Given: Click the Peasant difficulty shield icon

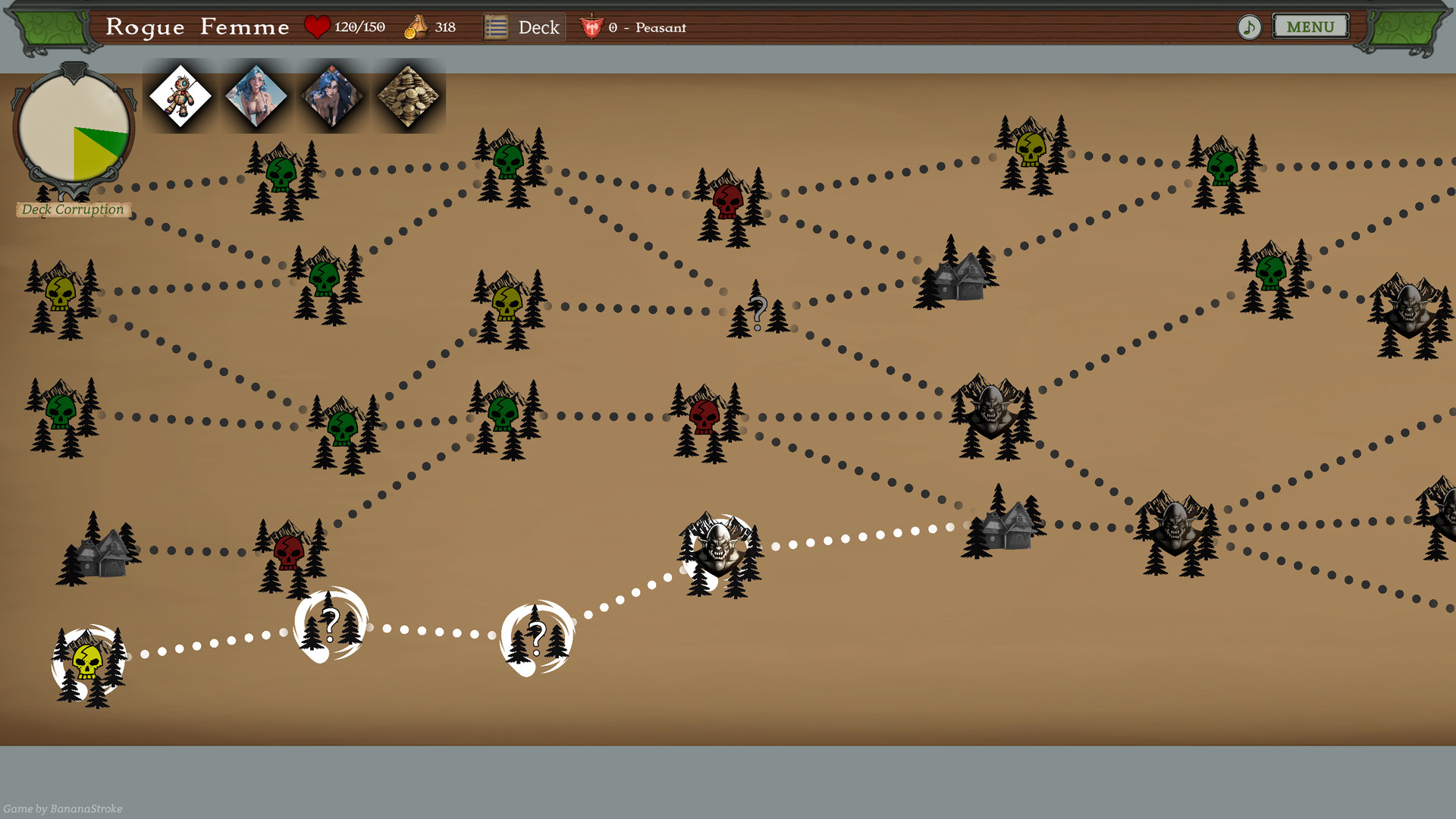Looking at the screenshot, I should pyautogui.click(x=591, y=28).
